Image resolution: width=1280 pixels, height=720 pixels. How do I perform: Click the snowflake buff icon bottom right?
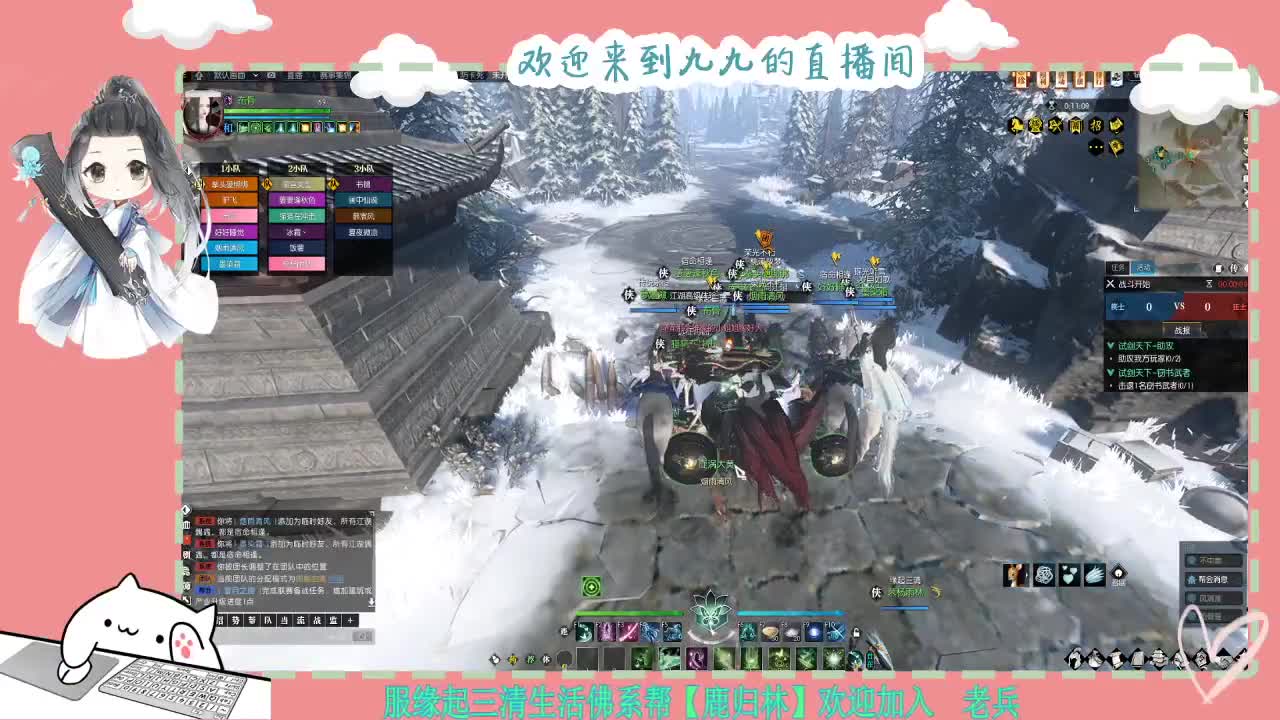[x=1043, y=574]
